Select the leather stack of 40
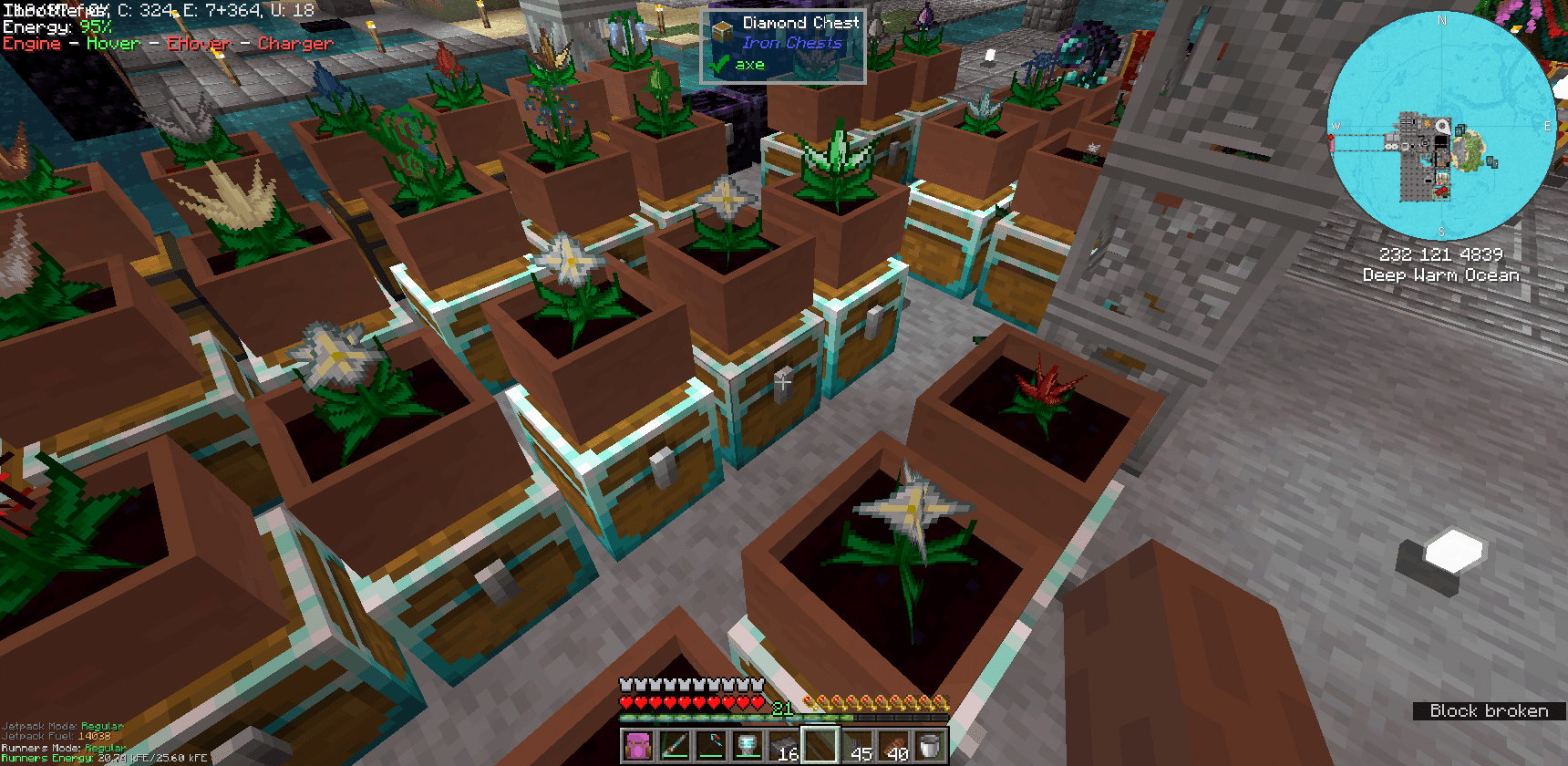The image size is (1568, 766). [893, 748]
